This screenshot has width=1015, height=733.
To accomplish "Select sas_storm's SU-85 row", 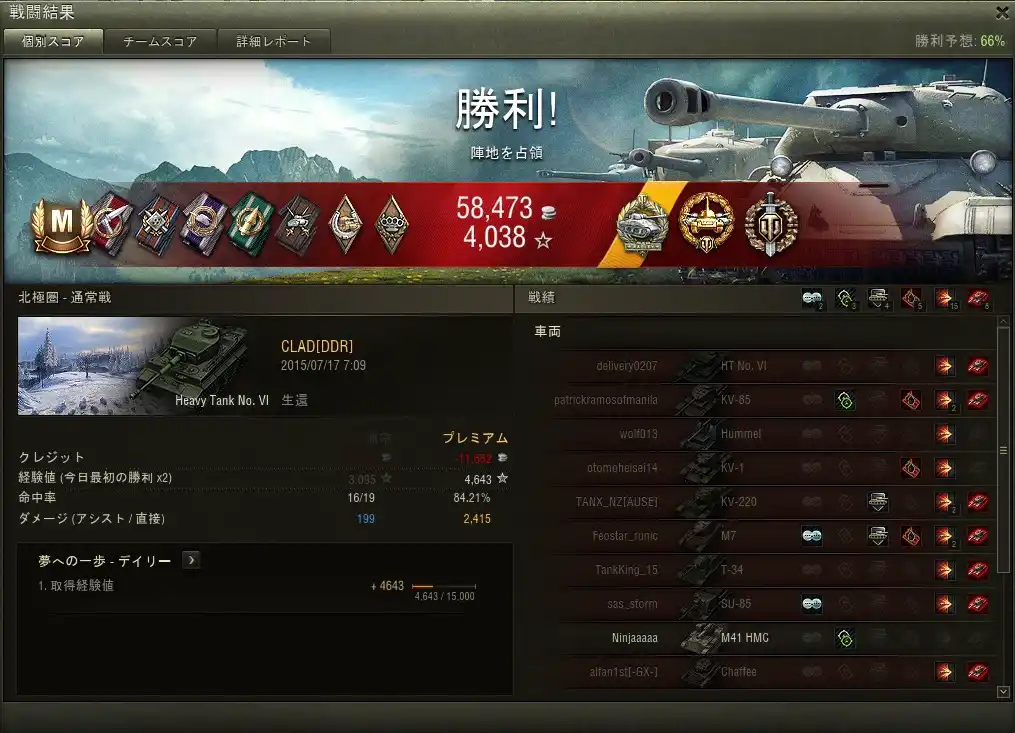I will click(x=760, y=604).
